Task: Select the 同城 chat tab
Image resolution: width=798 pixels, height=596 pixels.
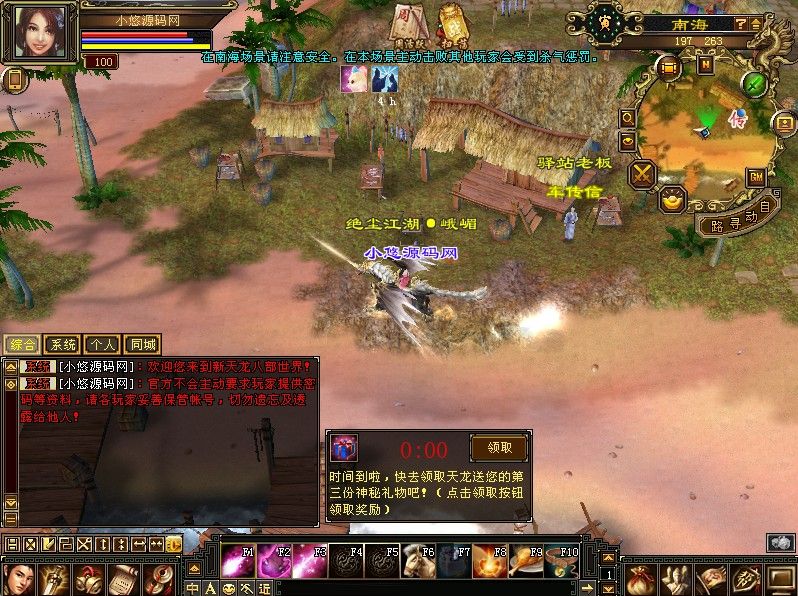Action: [143, 344]
